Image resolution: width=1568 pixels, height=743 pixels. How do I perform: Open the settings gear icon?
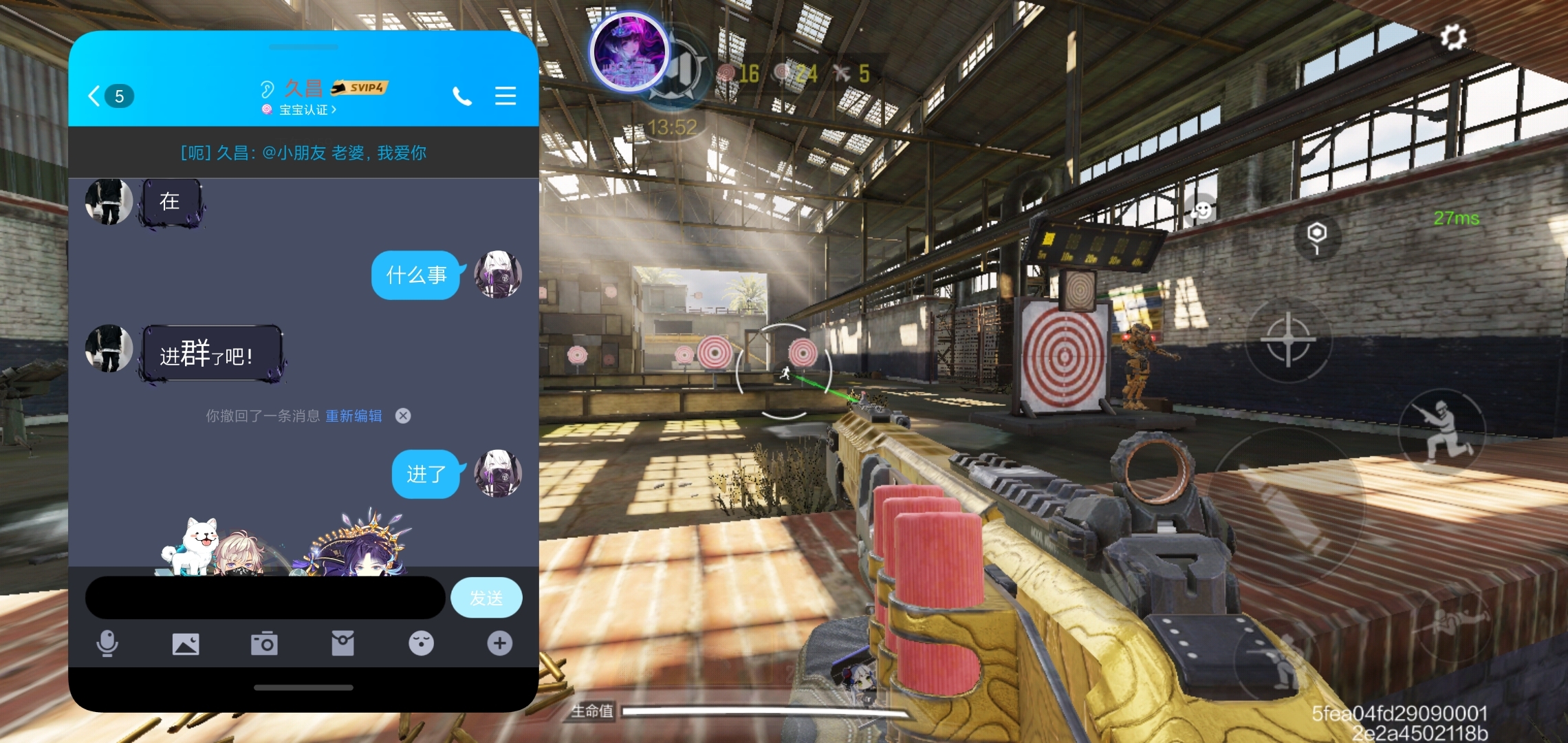point(1452,37)
